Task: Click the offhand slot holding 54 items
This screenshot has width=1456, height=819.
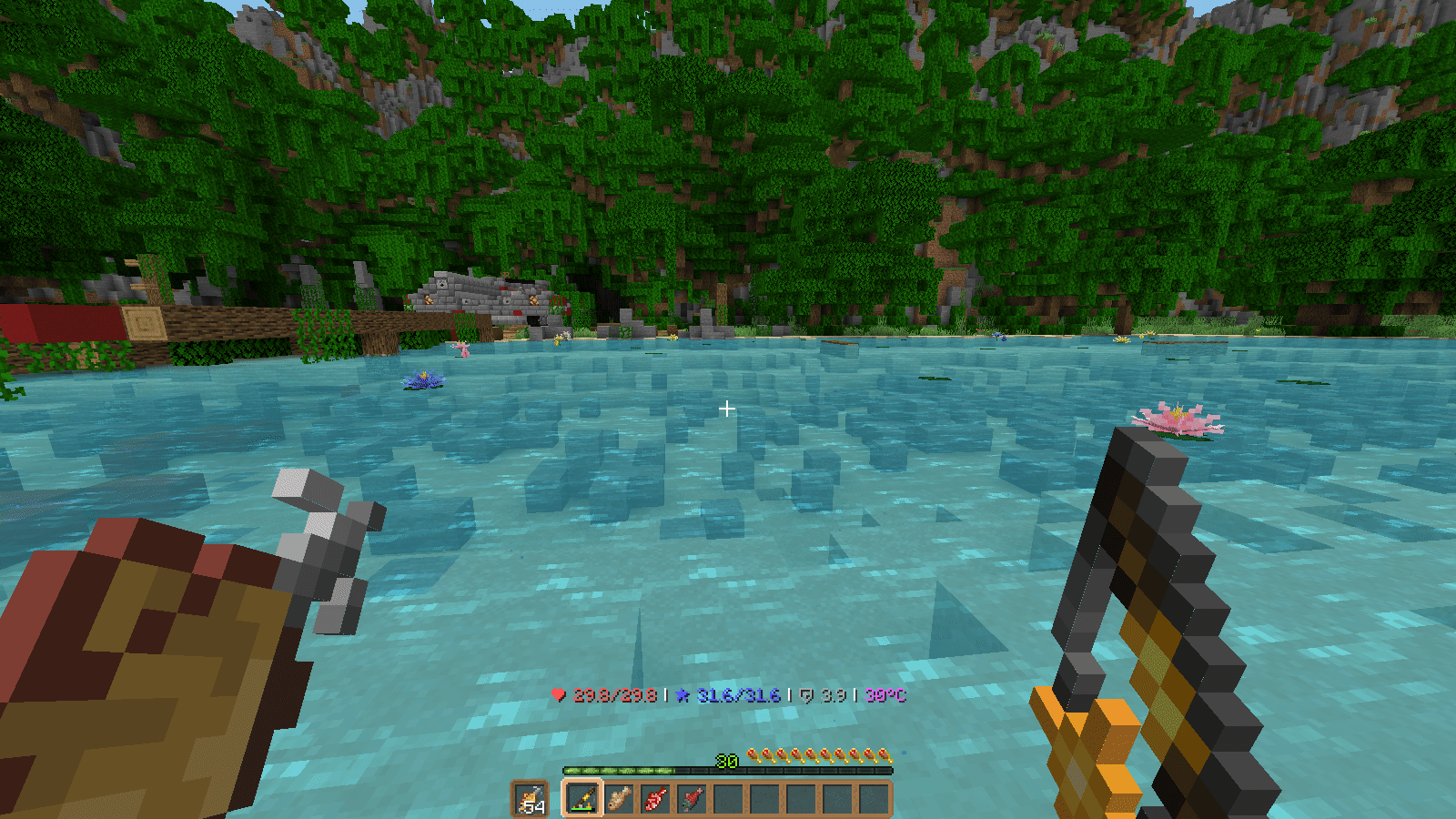Action: click(x=530, y=799)
